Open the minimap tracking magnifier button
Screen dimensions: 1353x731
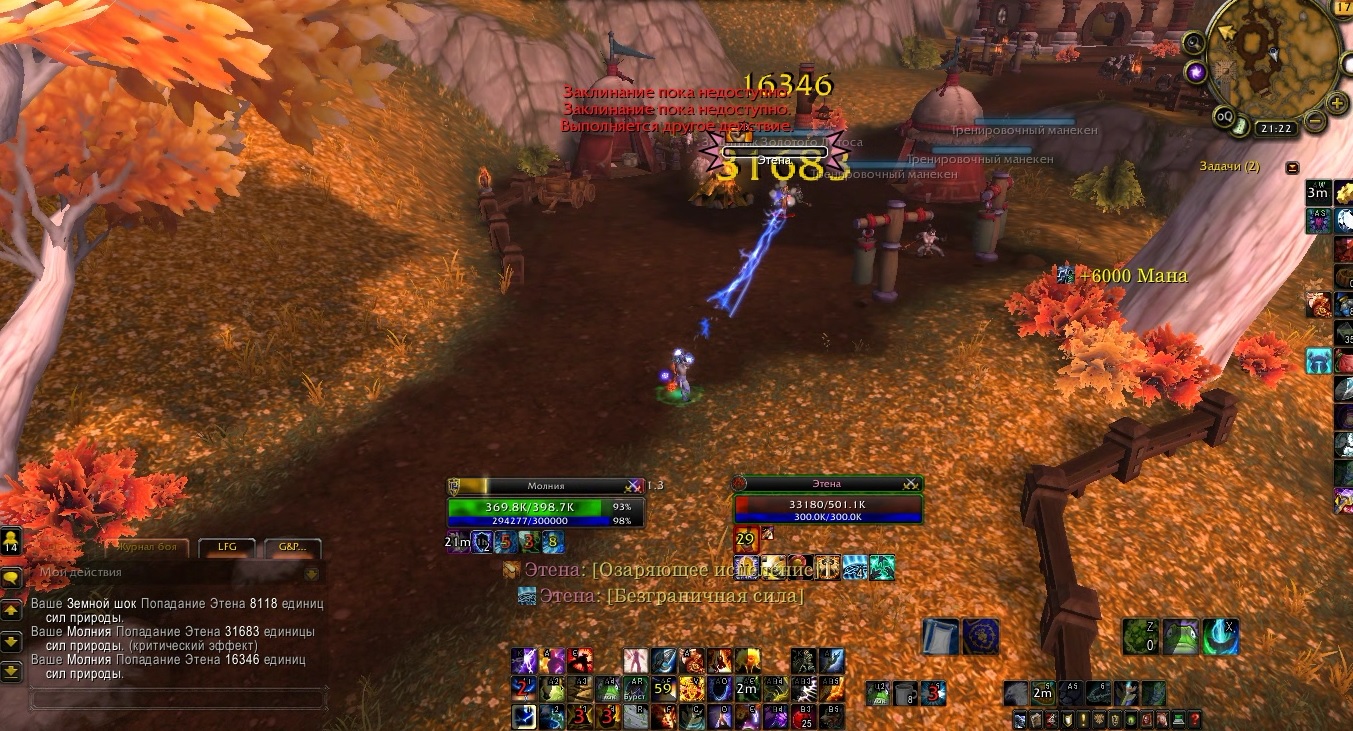click(x=1193, y=43)
